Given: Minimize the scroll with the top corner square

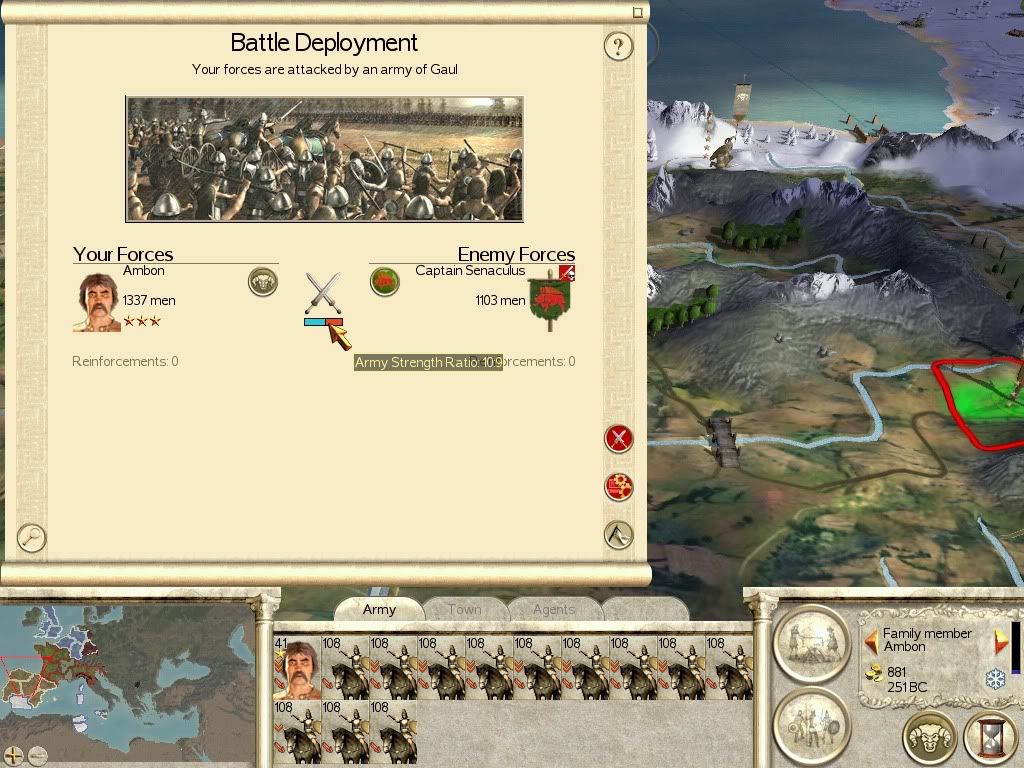Looking at the screenshot, I should (x=638, y=12).
